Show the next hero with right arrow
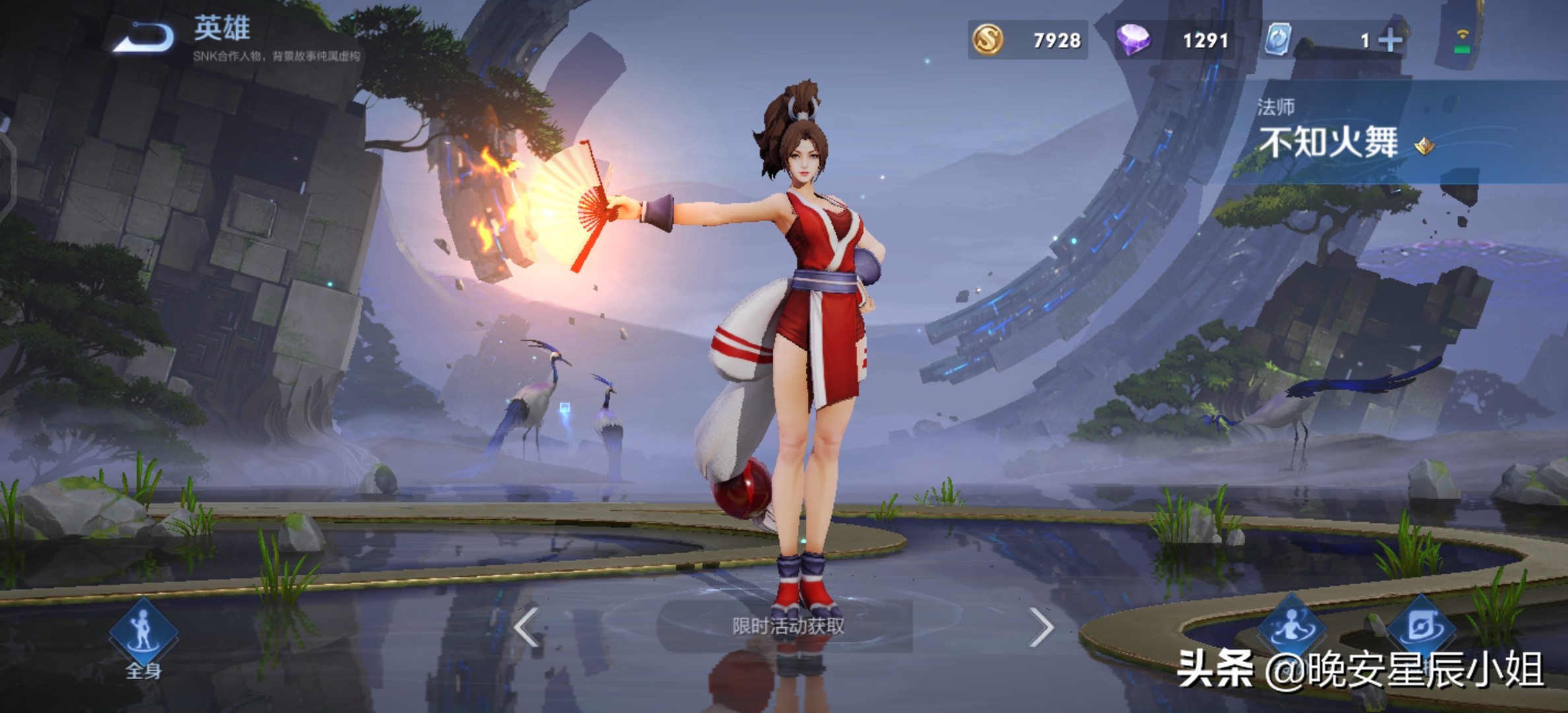This screenshot has width=1568, height=713. (x=1041, y=627)
